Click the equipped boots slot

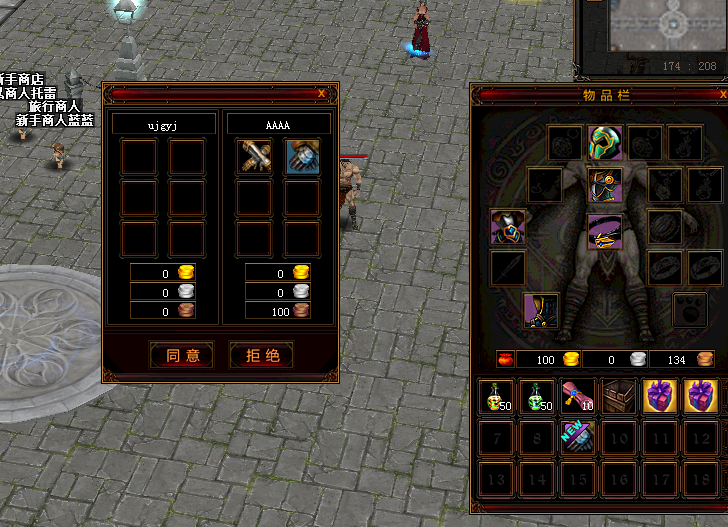click(542, 309)
